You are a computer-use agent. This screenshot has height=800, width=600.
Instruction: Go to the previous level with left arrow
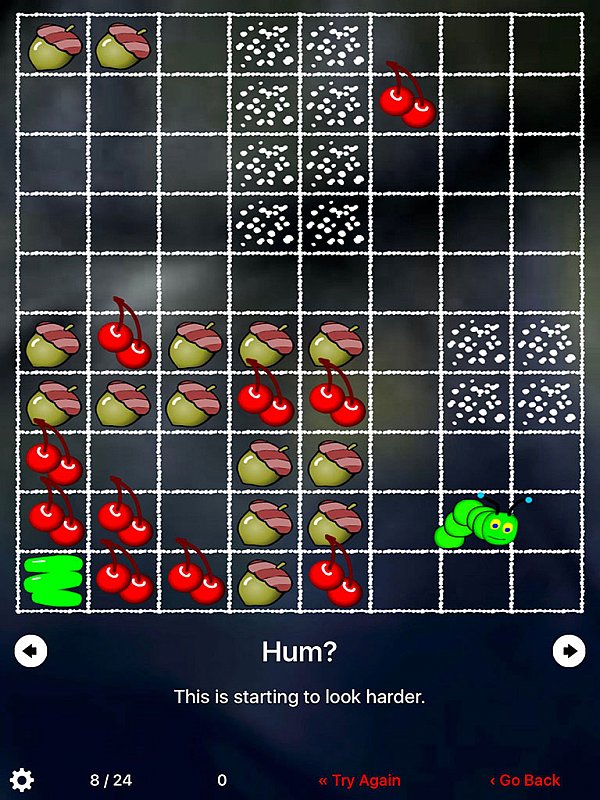[31, 651]
